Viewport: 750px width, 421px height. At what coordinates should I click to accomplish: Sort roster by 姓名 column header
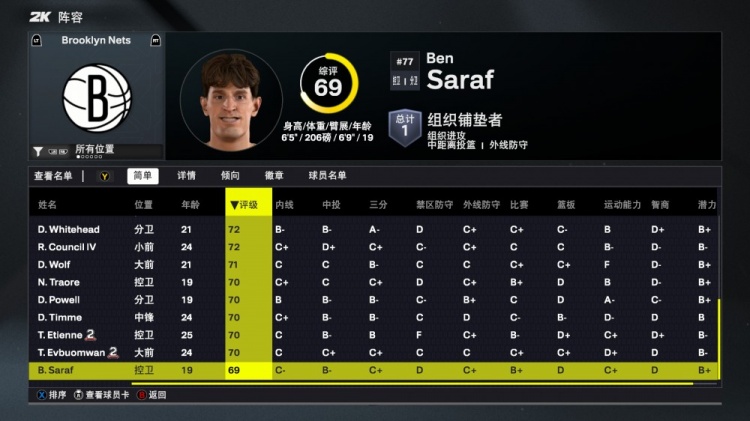click(47, 205)
